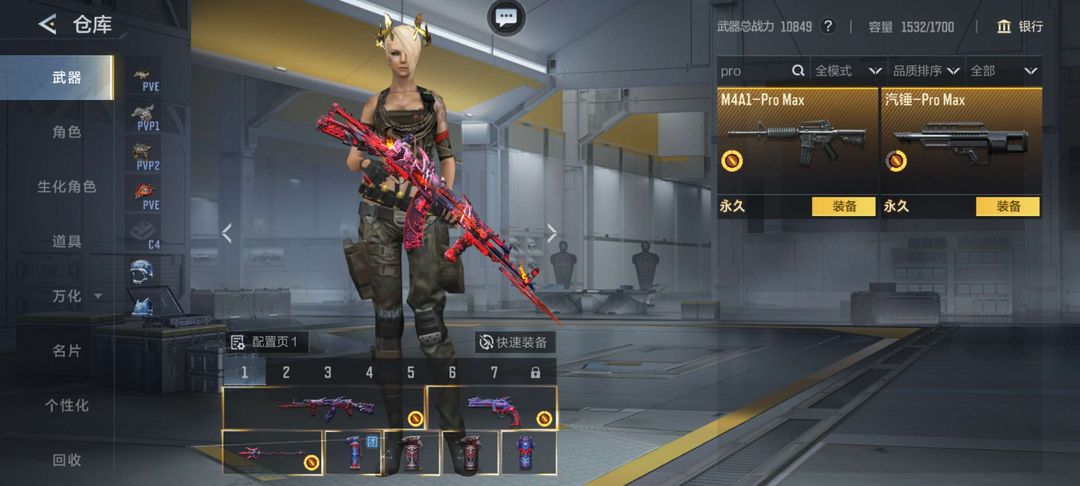This screenshot has width=1080, height=486.
Task: Show the next character with right arrow
Action: (x=551, y=233)
